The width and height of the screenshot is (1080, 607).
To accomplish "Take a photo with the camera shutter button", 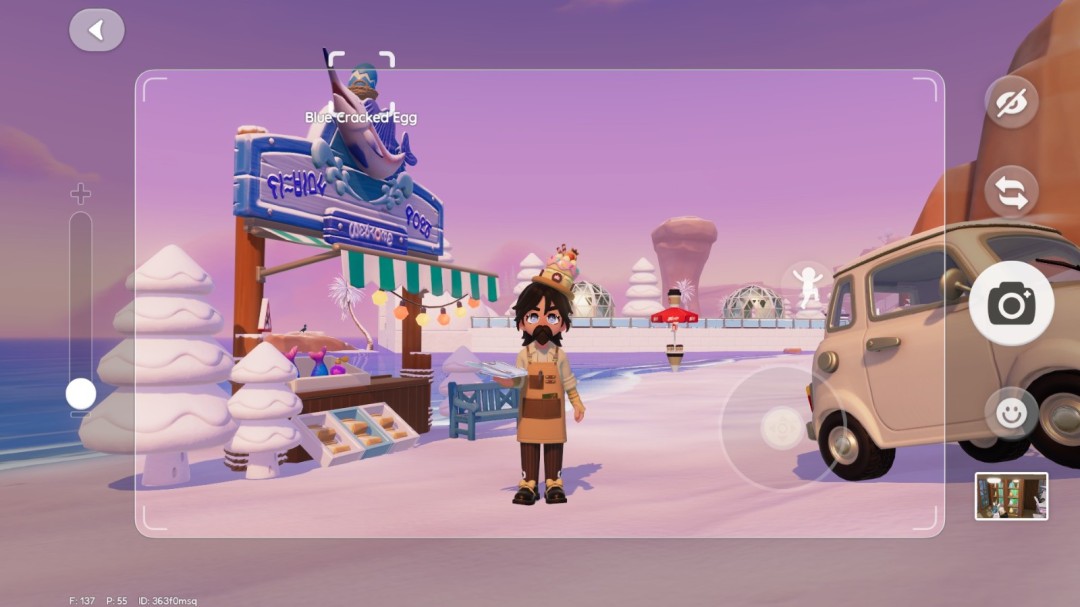I will tap(1011, 303).
